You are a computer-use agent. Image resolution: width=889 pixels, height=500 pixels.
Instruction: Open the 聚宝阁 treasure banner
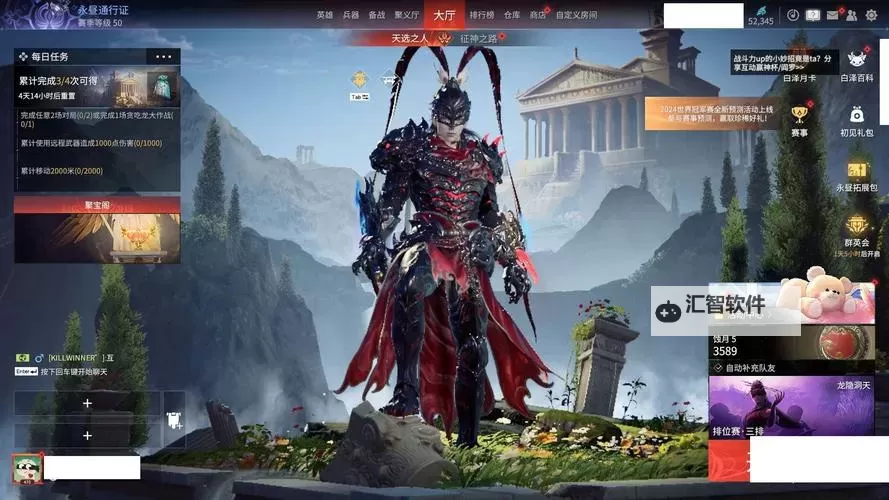pos(97,228)
